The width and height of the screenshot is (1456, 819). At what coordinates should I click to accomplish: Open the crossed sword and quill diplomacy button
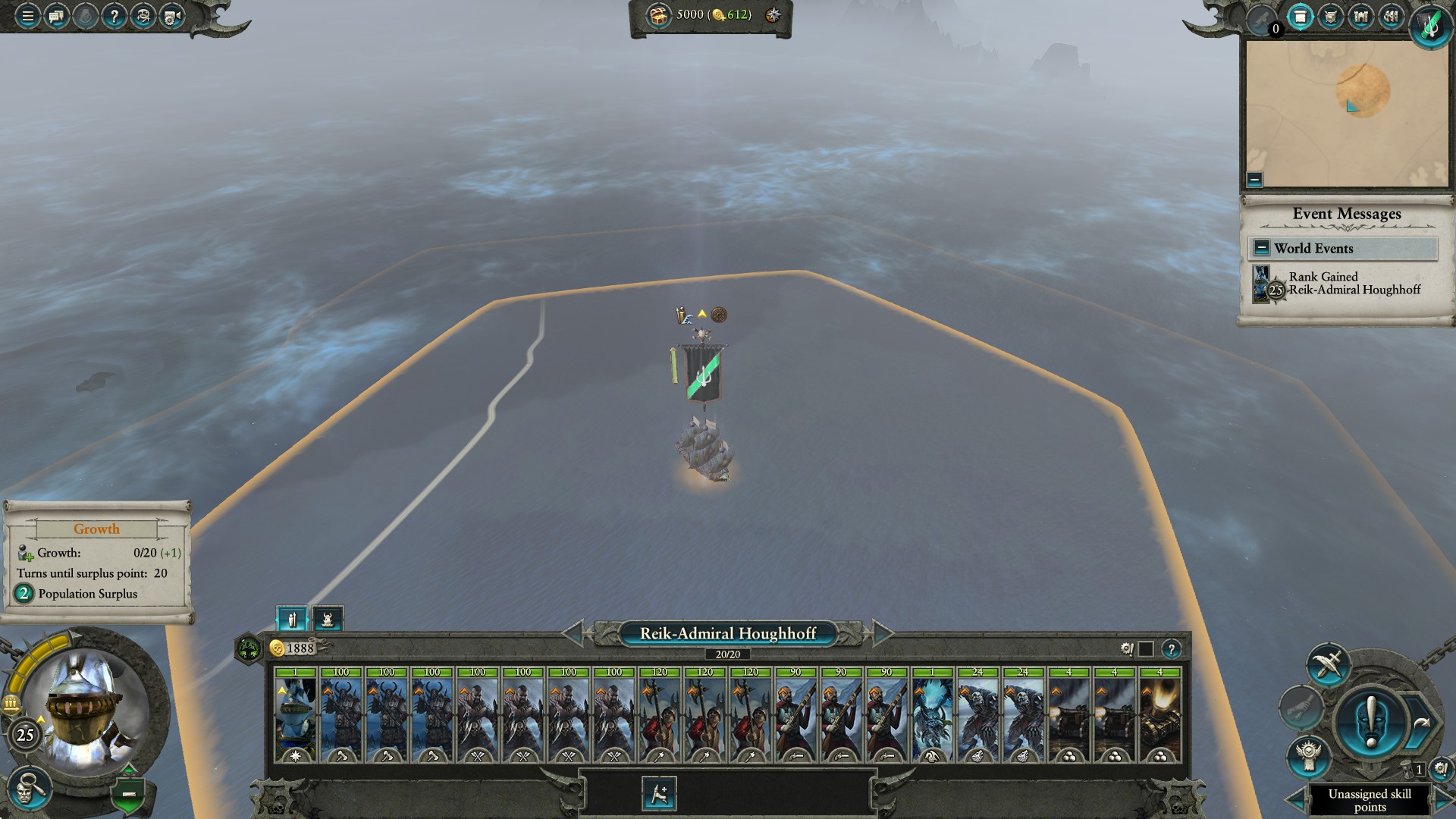coord(1328,664)
